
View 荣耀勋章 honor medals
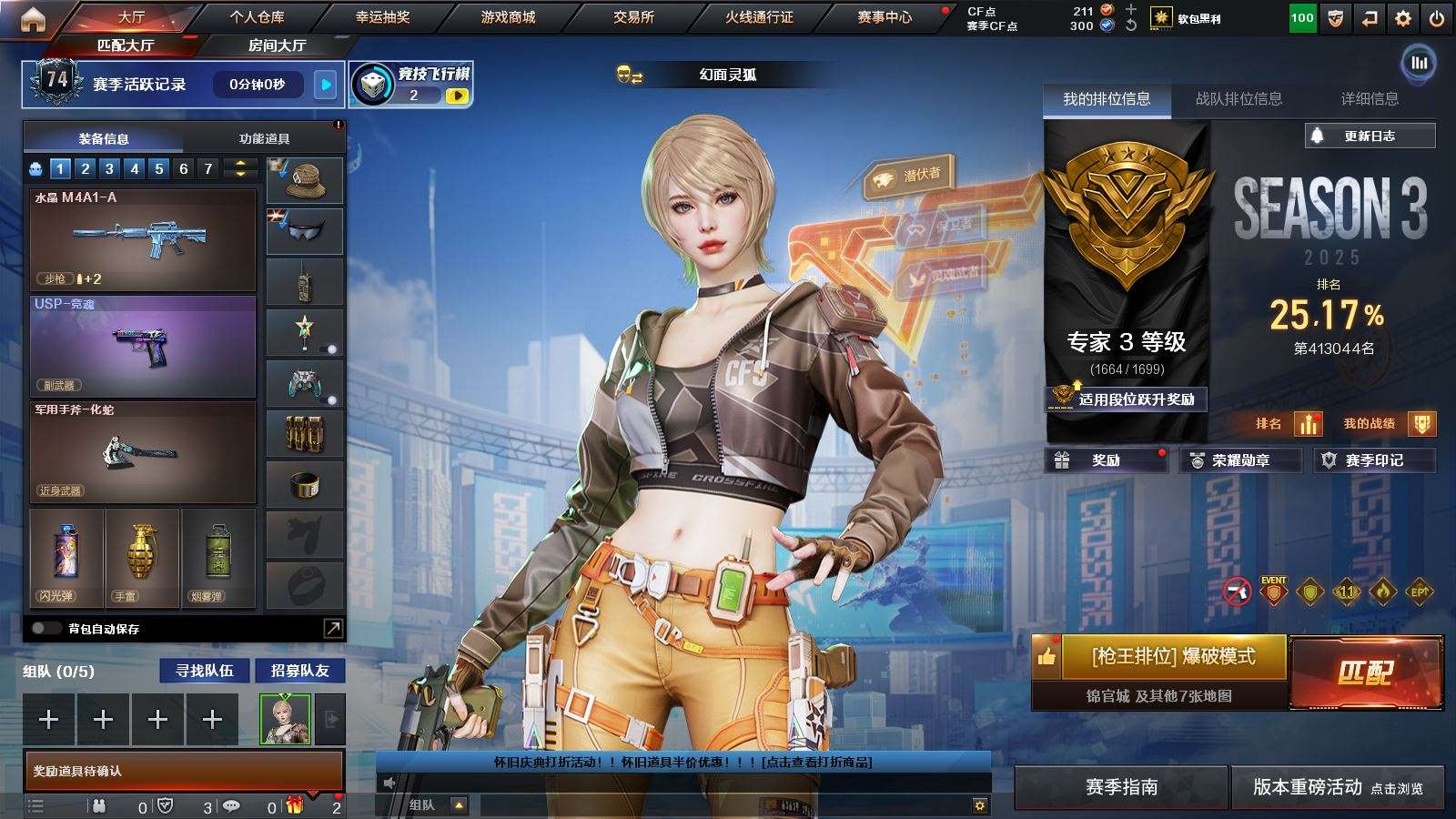[1239, 460]
